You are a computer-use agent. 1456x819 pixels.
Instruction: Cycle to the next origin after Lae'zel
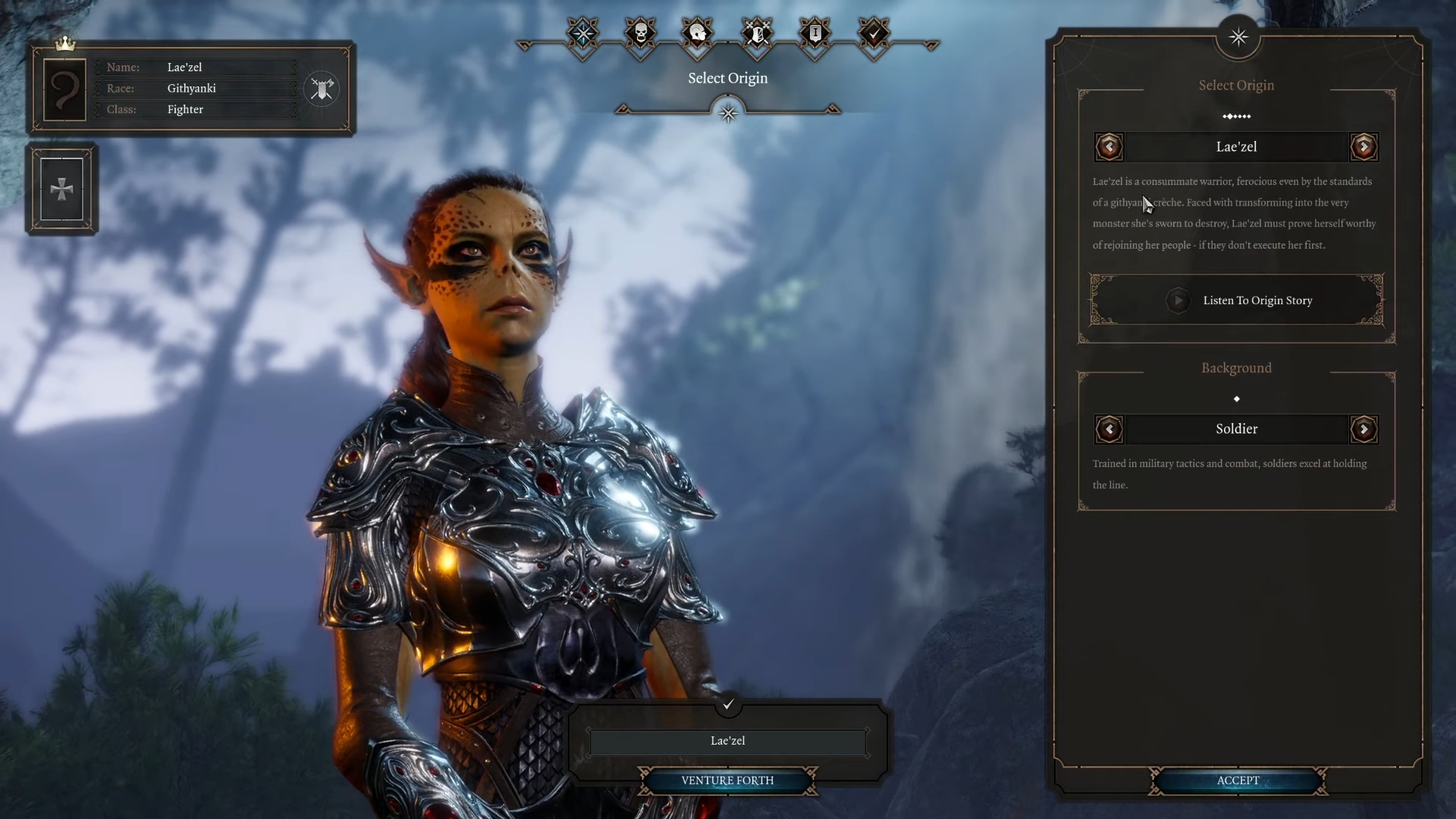[1363, 146]
